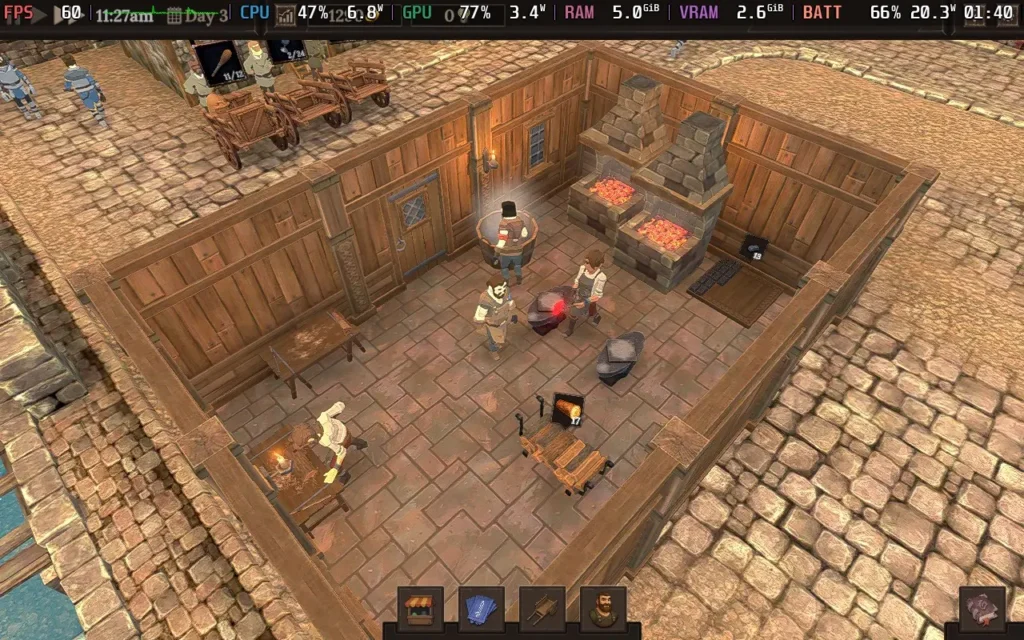
Task: Open the market stall shop menu
Action: click(420, 608)
